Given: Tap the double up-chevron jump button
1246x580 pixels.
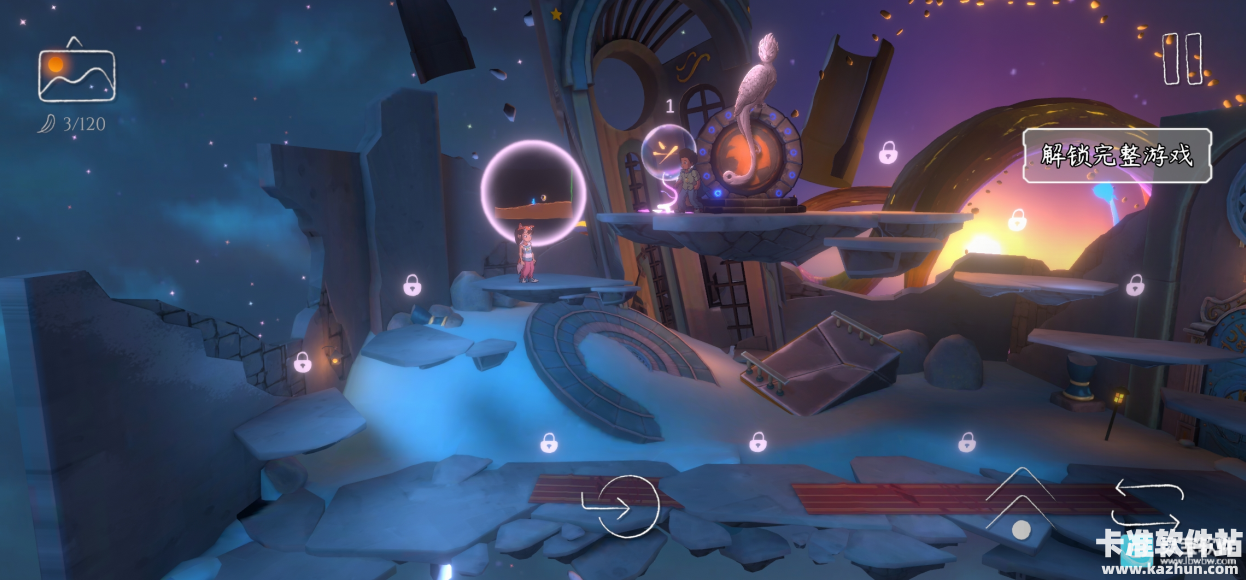Looking at the screenshot, I should pyautogui.click(x=1019, y=500).
